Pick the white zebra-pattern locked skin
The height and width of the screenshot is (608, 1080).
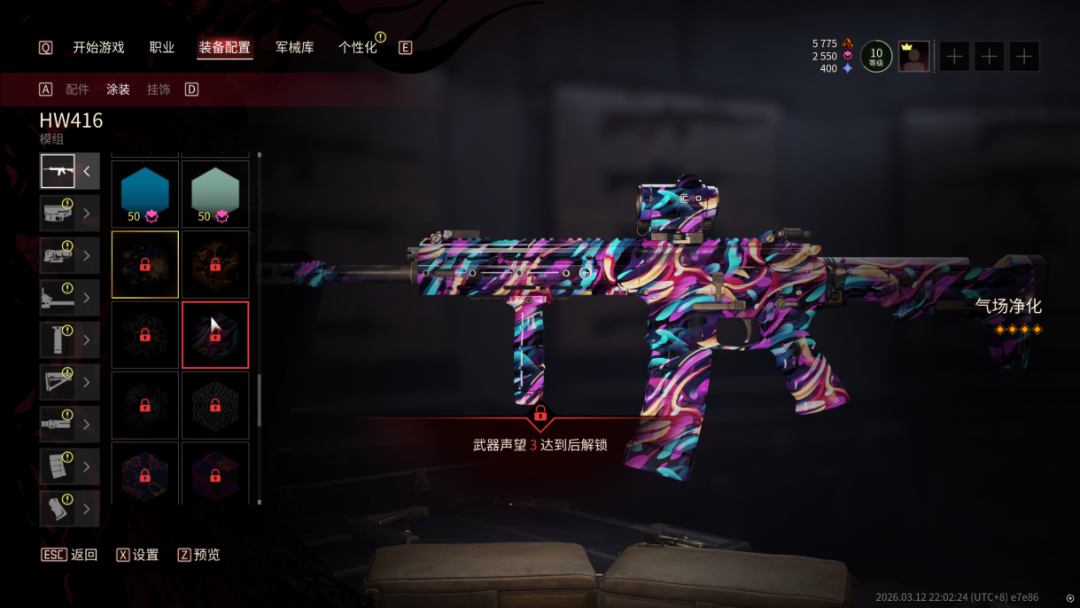[215, 404]
